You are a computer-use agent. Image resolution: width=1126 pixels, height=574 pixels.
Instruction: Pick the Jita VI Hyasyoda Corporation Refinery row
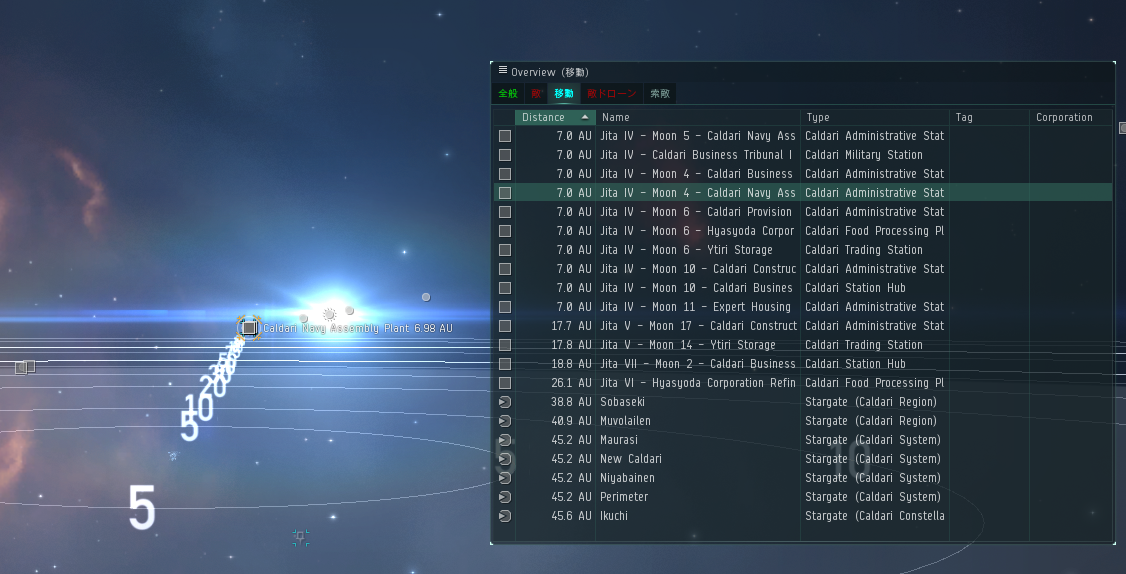tap(698, 383)
